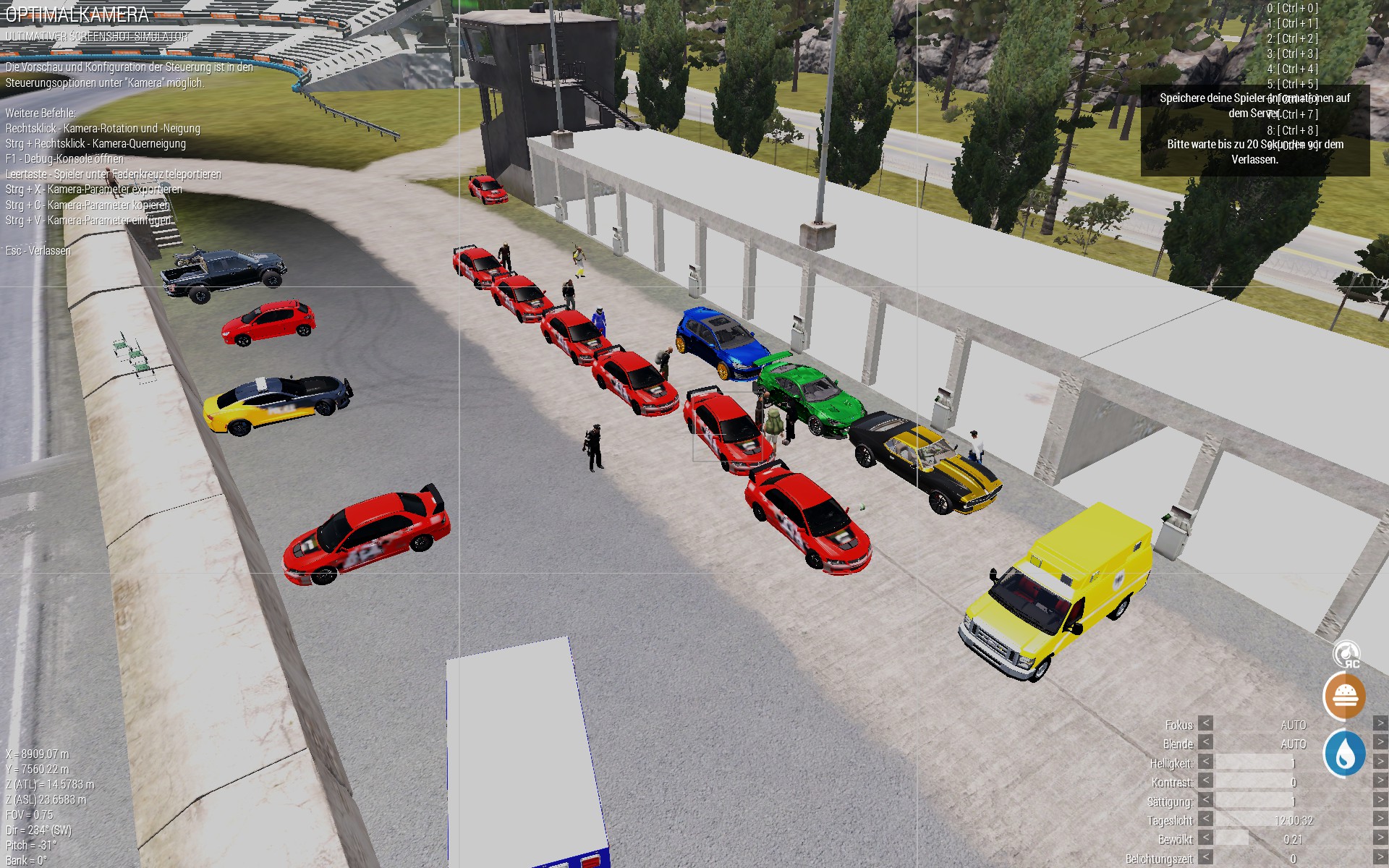Select camera position slot 0
This screenshot has height=868, width=1389.
coord(1292,8)
